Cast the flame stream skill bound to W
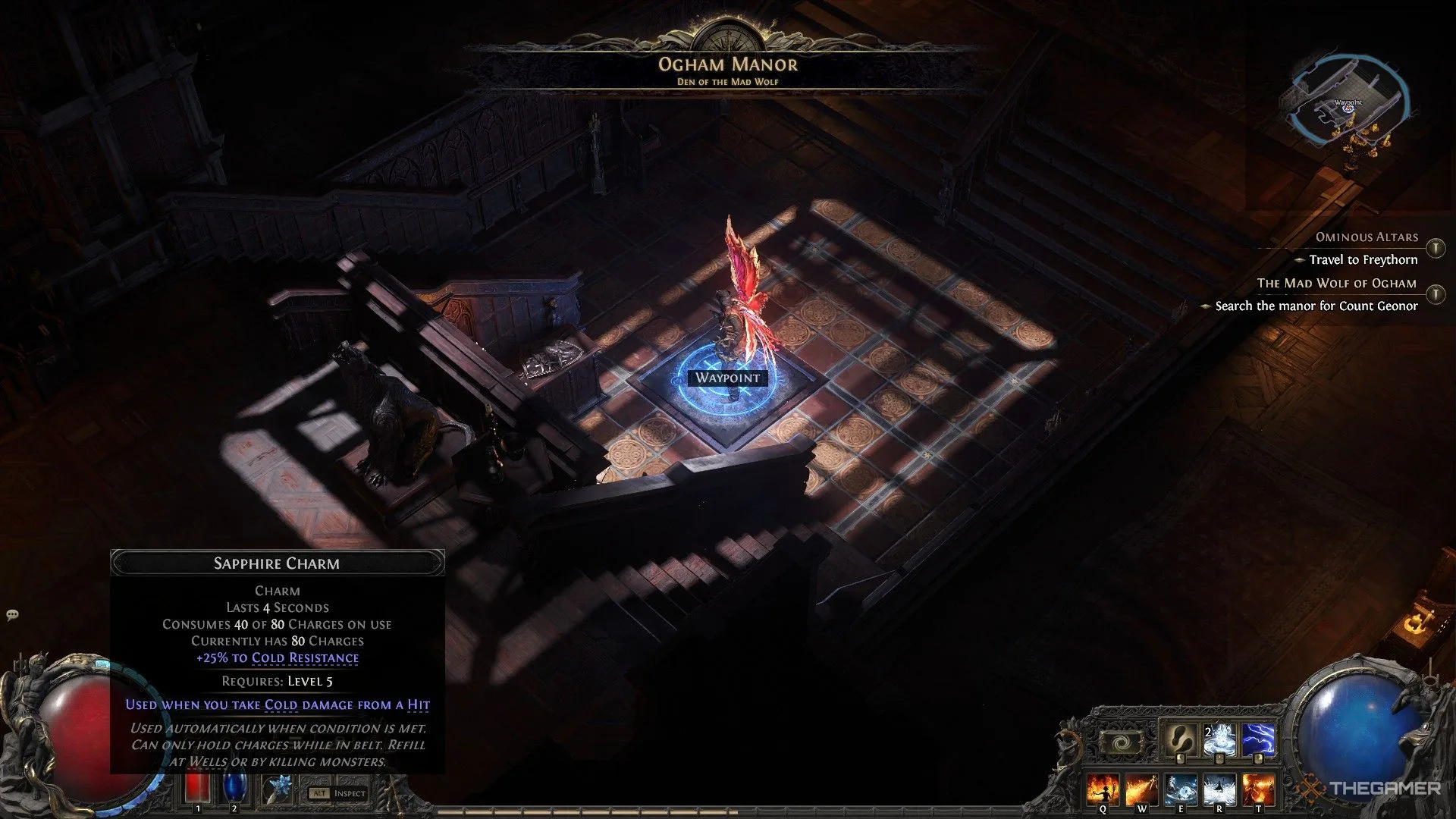Screen dimensions: 1456x819 pyautogui.click(x=1141, y=790)
